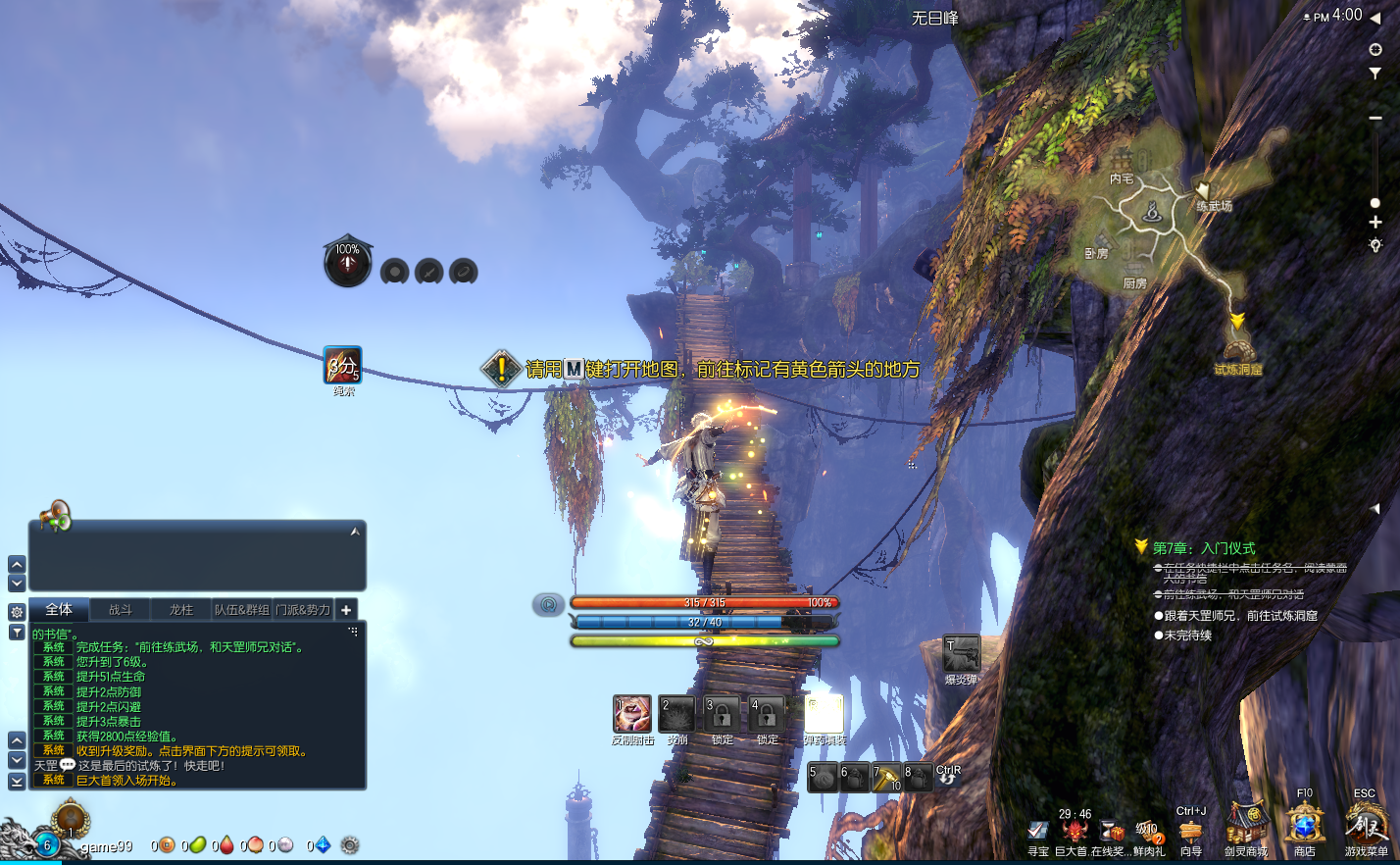Visit the 剑灵商城 store building icon

1246,825
